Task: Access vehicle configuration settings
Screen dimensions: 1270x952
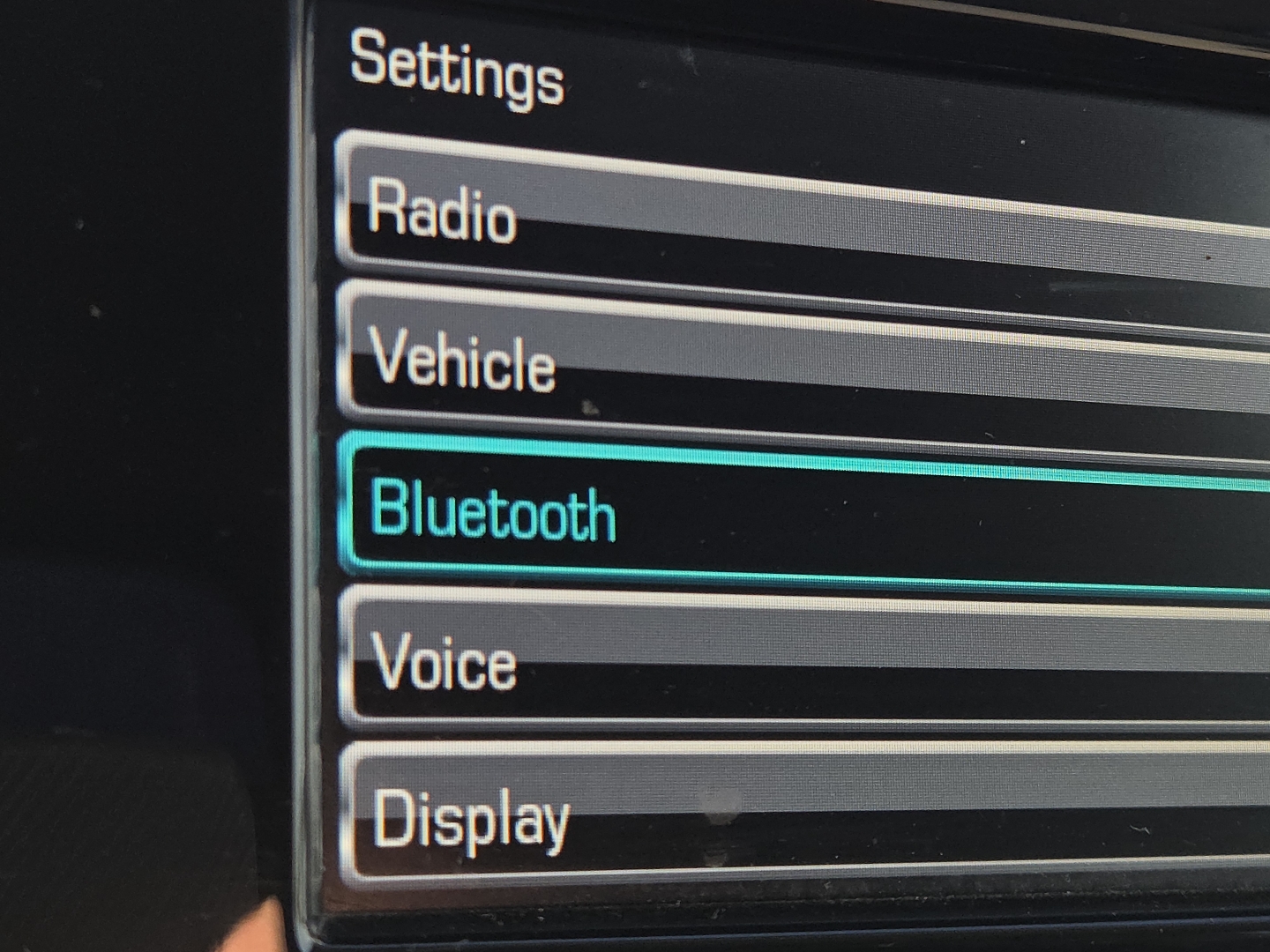Action: coord(617,353)
